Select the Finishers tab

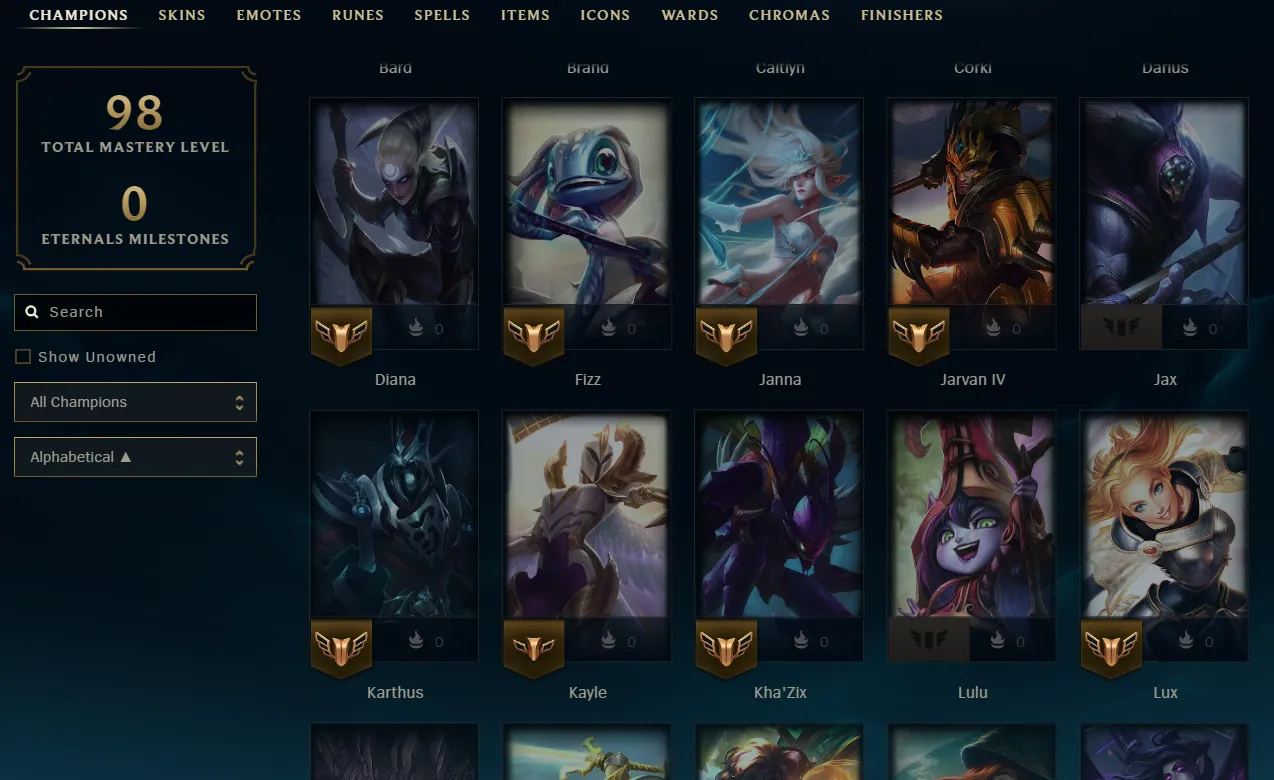pos(901,15)
